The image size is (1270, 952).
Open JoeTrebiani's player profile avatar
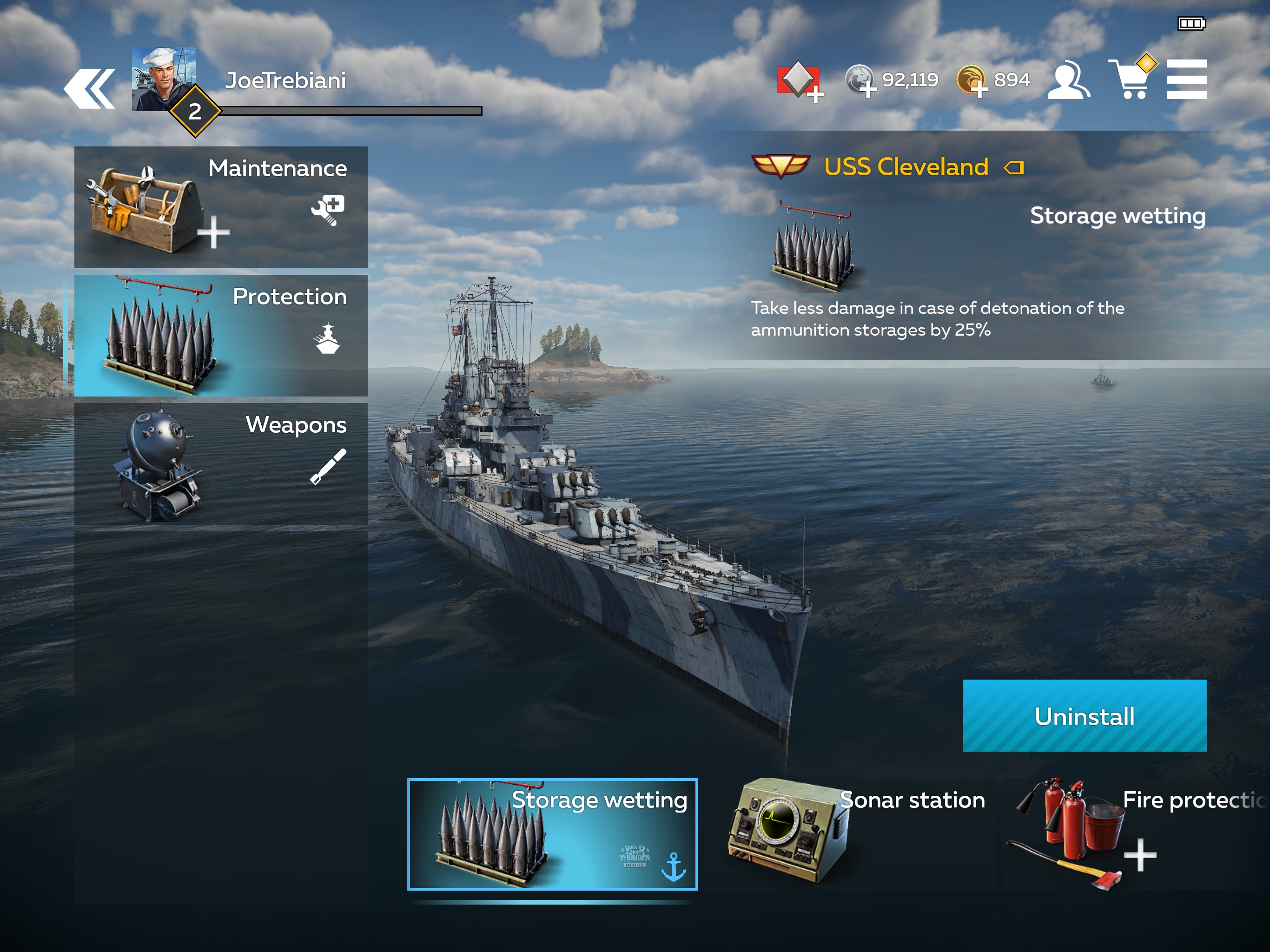(x=164, y=78)
